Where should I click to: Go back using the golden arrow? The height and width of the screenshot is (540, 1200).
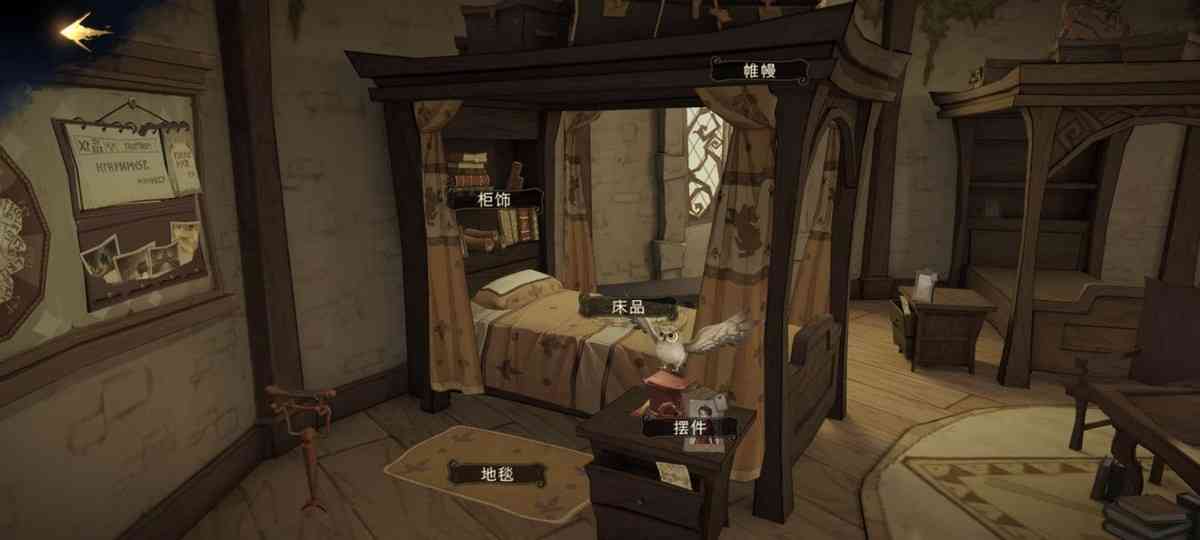(85, 32)
